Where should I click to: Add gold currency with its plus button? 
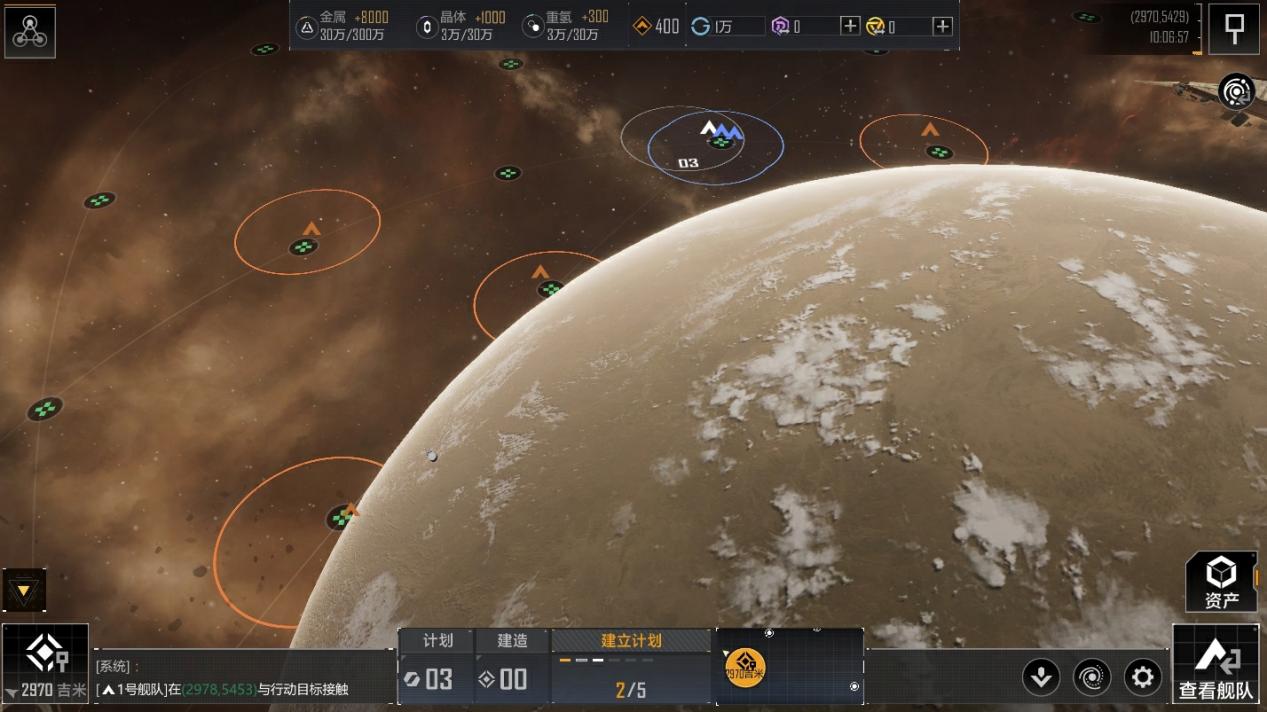pos(942,26)
